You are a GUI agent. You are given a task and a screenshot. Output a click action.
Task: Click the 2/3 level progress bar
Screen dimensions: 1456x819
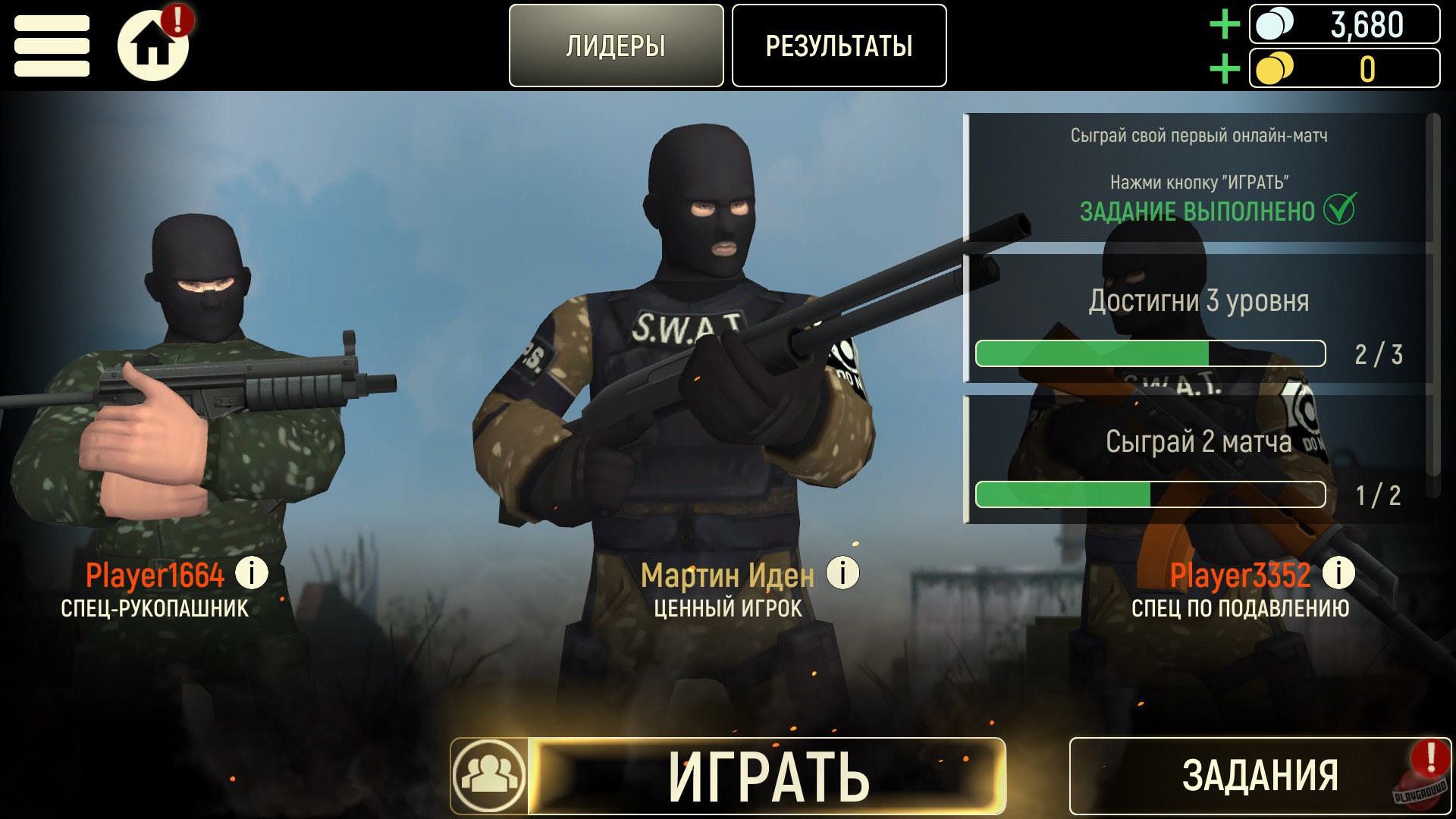point(1150,353)
